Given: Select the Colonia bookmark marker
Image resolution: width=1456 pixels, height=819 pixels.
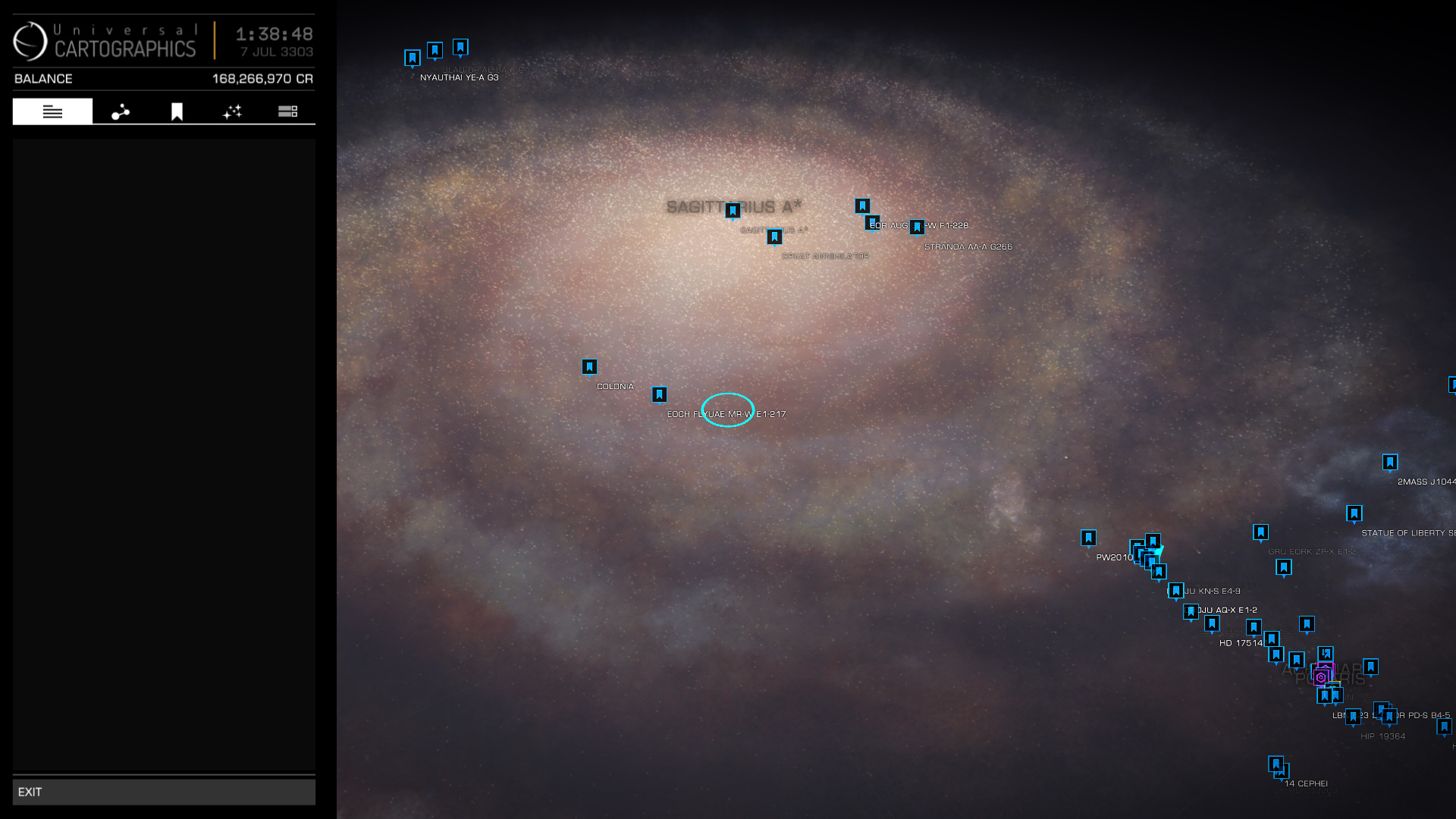Looking at the screenshot, I should [x=589, y=367].
